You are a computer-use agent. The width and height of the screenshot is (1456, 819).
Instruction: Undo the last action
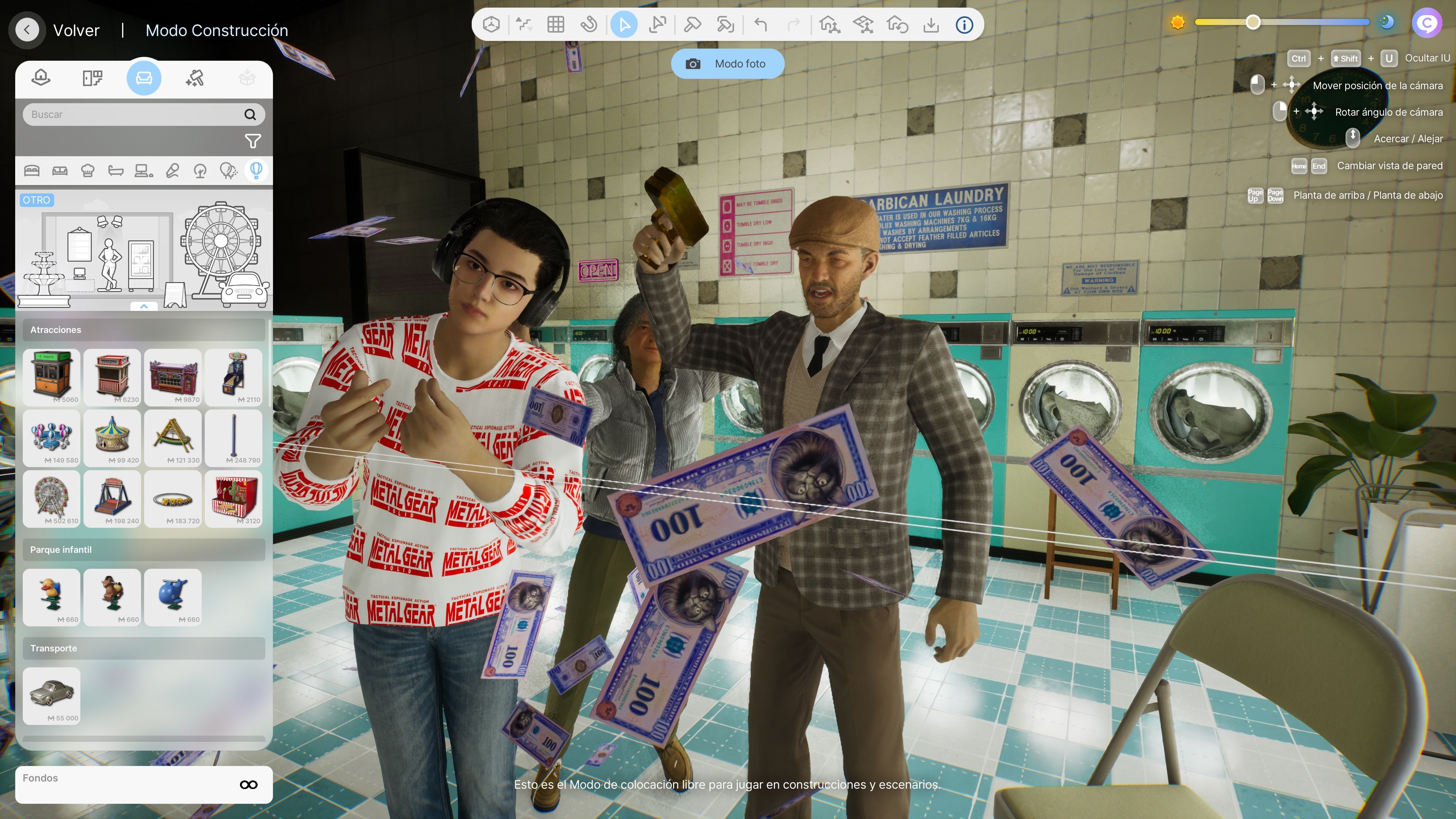click(x=761, y=25)
